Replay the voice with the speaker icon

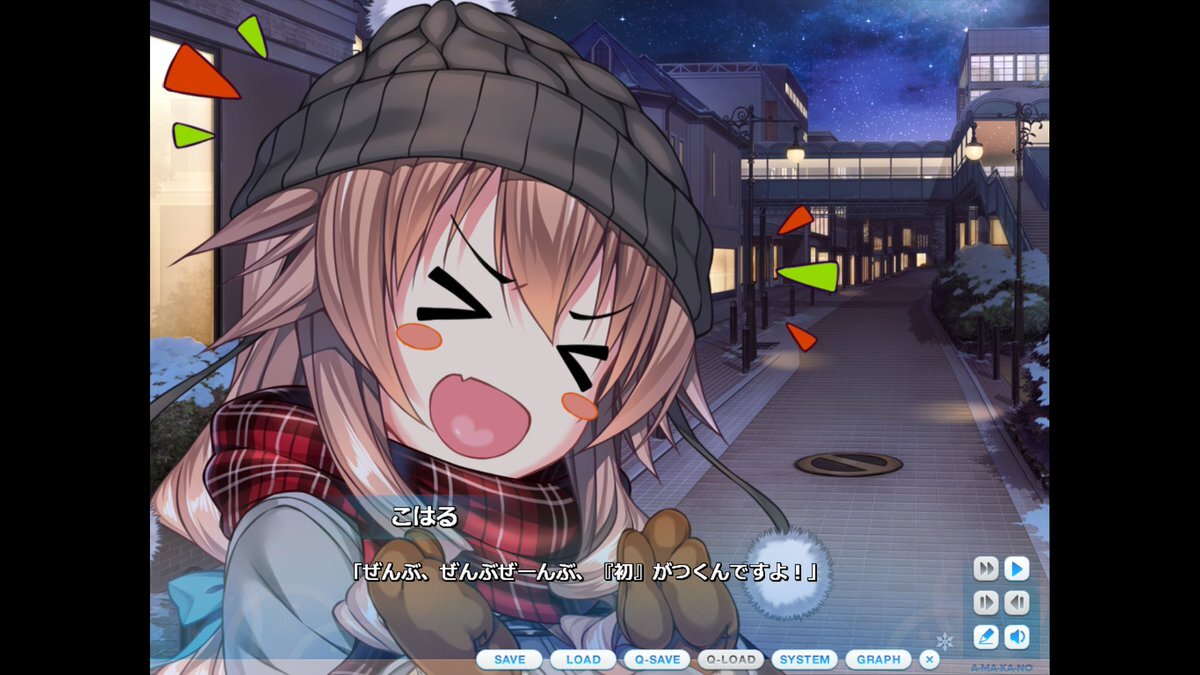[x=1017, y=636]
